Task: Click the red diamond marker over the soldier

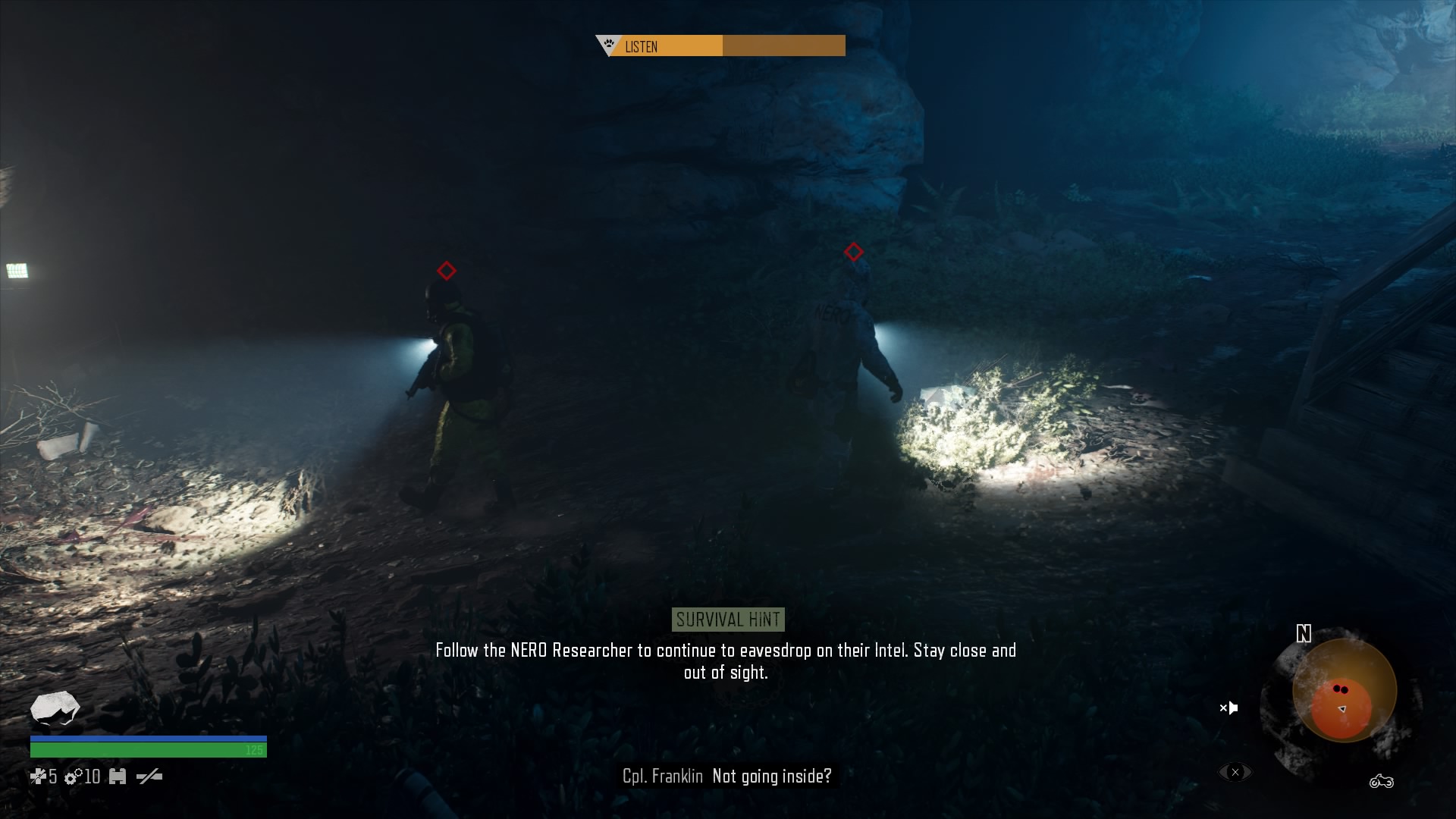Action: (x=445, y=270)
